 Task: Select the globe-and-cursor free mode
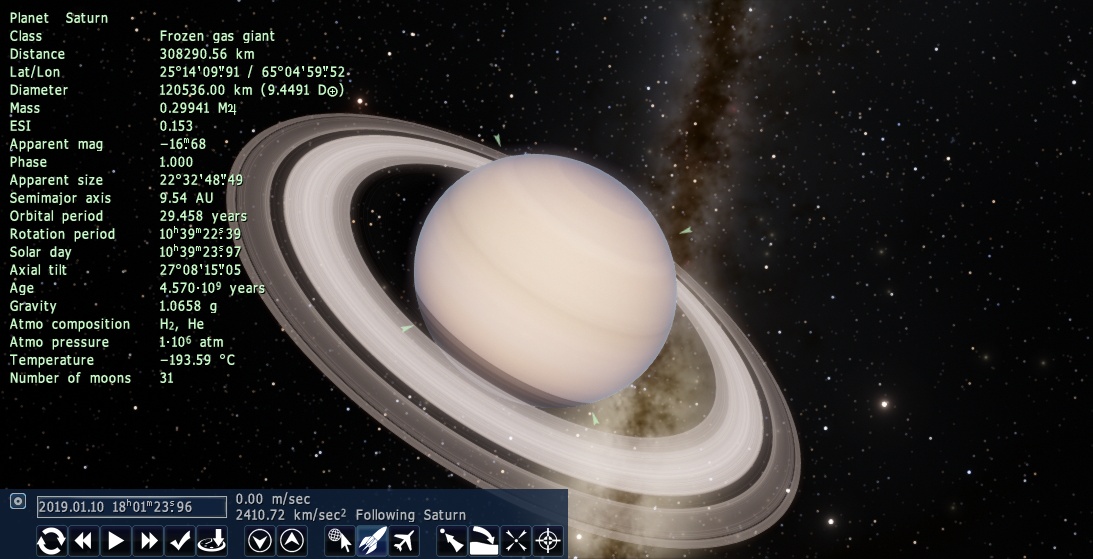340,541
